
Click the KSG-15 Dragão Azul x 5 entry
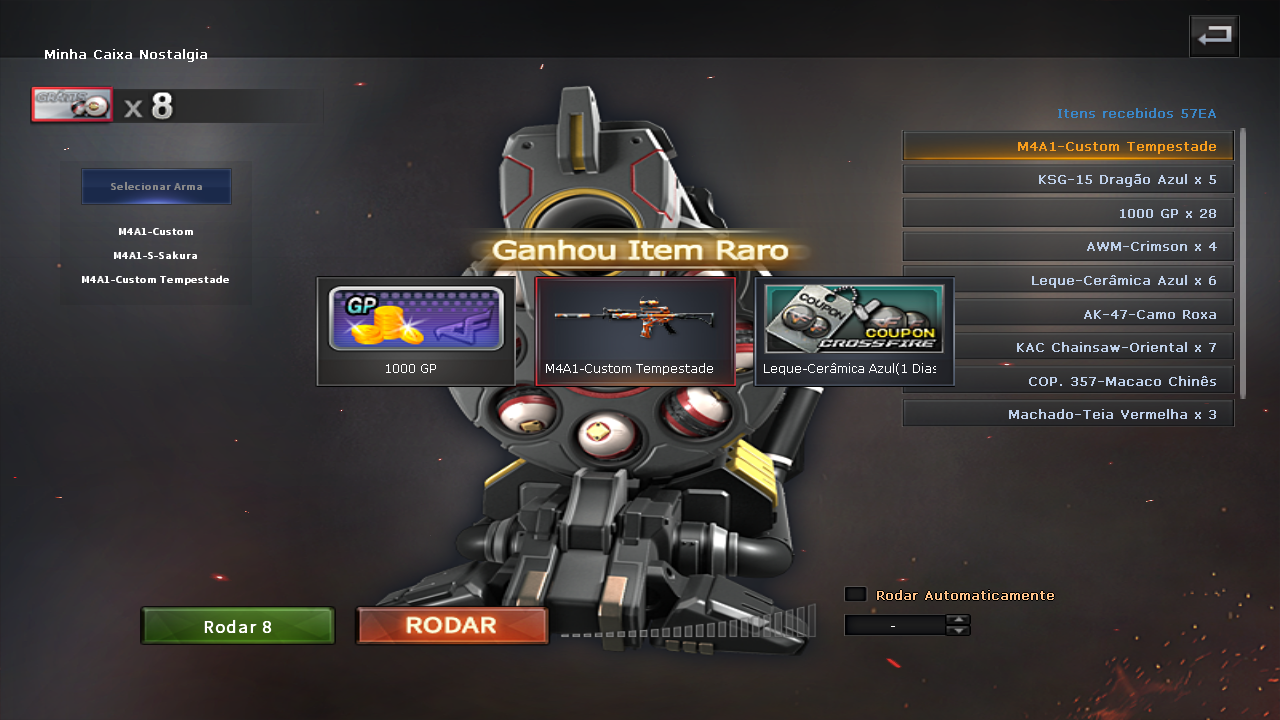point(1067,179)
